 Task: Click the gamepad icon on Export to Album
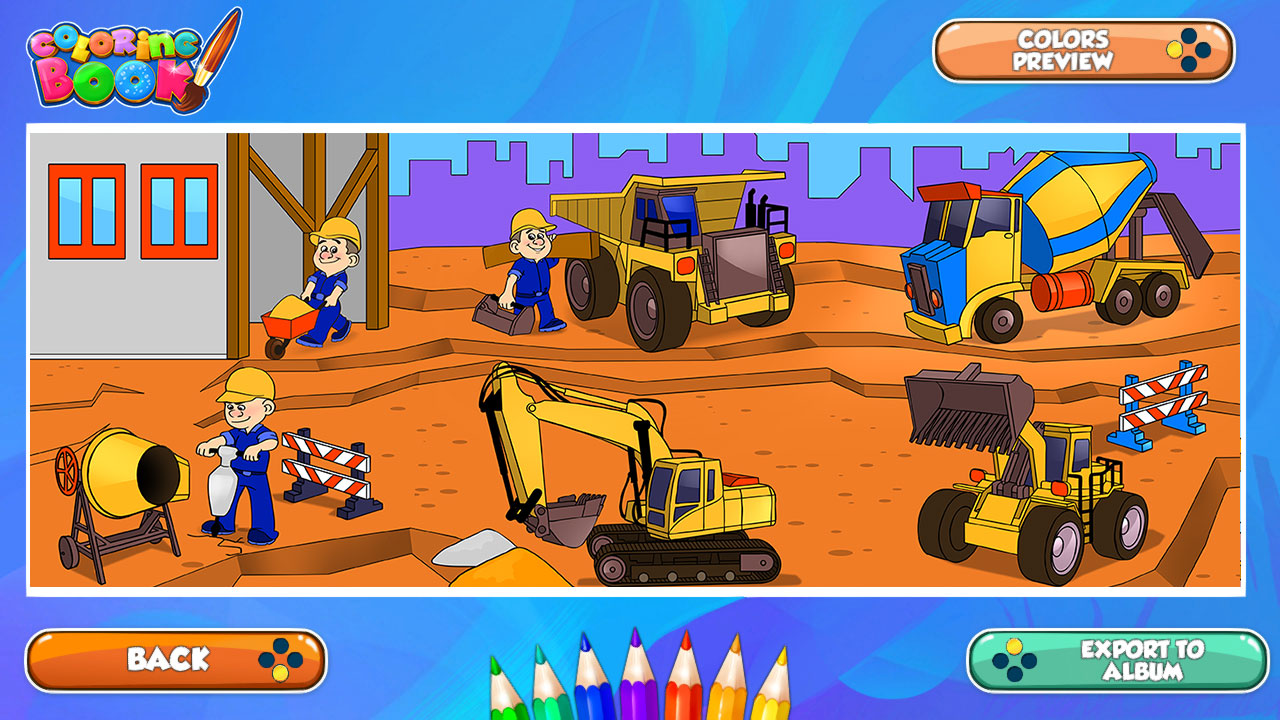click(x=1014, y=659)
